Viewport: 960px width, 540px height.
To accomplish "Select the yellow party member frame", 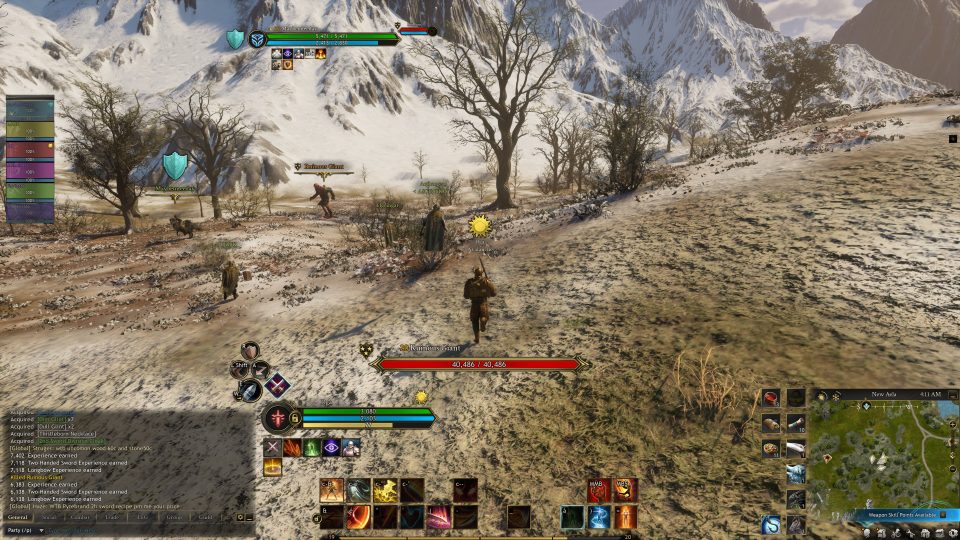I will pos(30,131).
